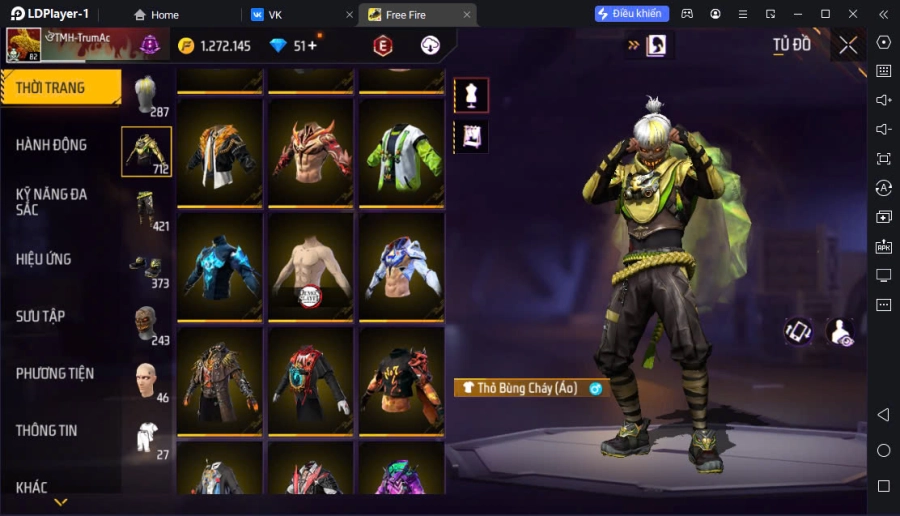Image resolution: width=900 pixels, height=516 pixels.
Task: Open the Thời Trang category
Action: pyautogui.click(x=60, y=88)
